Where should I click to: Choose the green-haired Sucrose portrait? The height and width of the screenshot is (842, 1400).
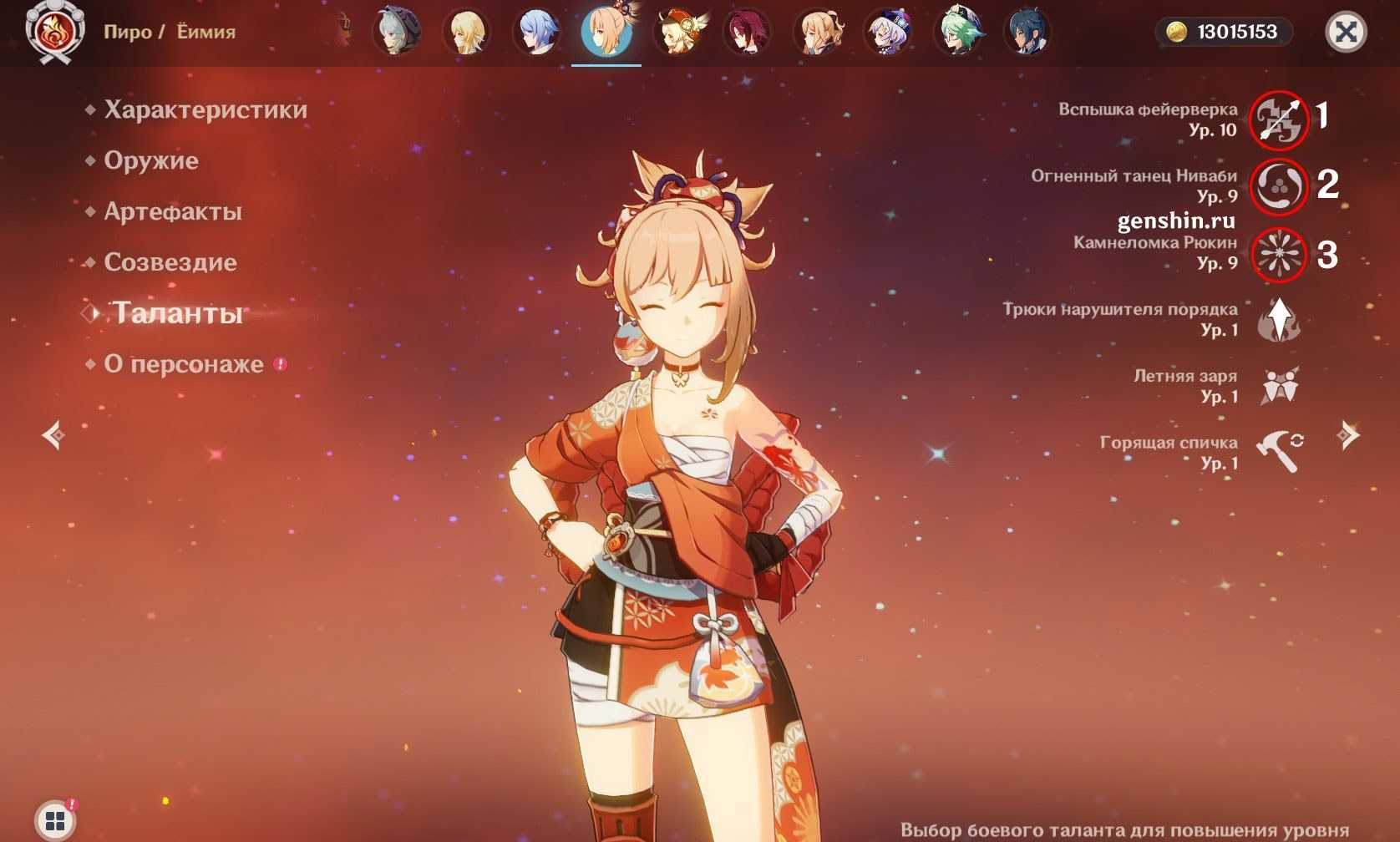[x=958, y=33]
